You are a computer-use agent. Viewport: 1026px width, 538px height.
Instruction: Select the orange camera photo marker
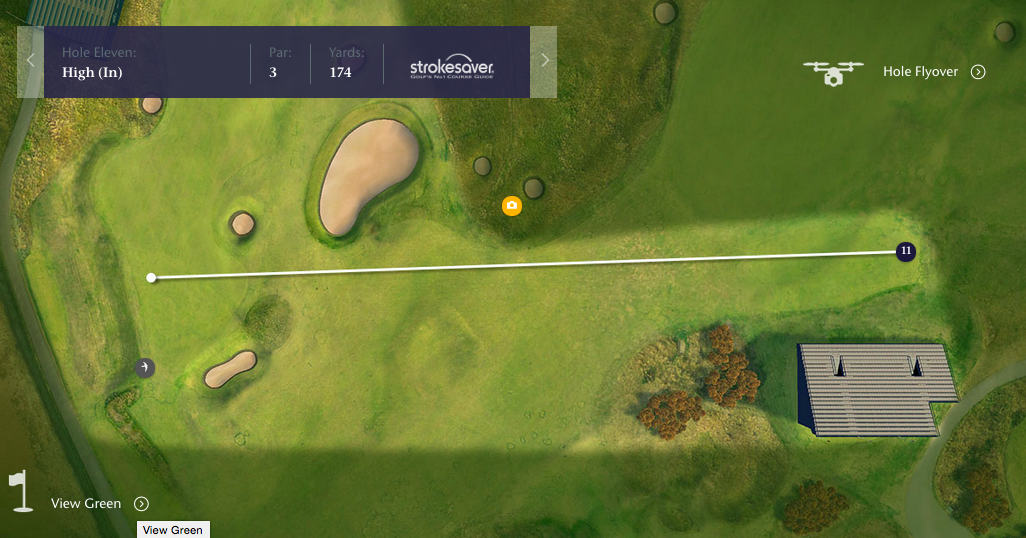pos(512,206)
